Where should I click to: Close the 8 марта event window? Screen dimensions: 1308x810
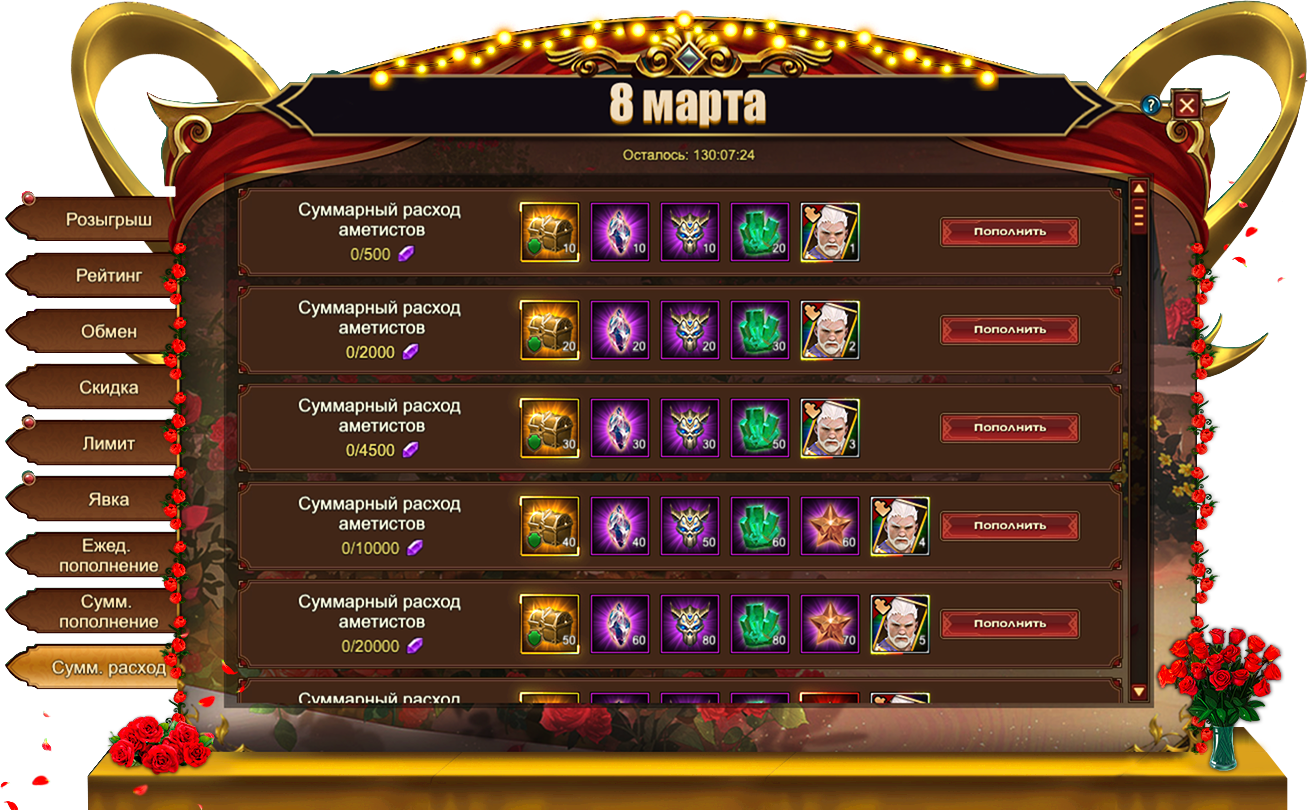[x=1187, y=105]
